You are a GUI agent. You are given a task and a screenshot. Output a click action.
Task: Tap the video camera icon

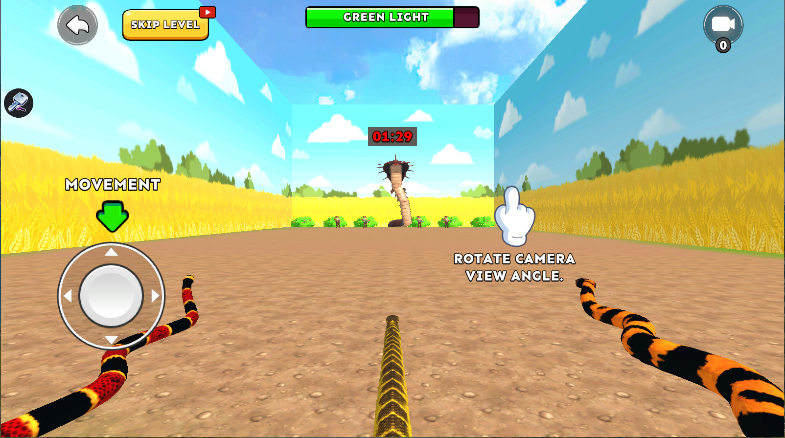click(x=722, y=25)
